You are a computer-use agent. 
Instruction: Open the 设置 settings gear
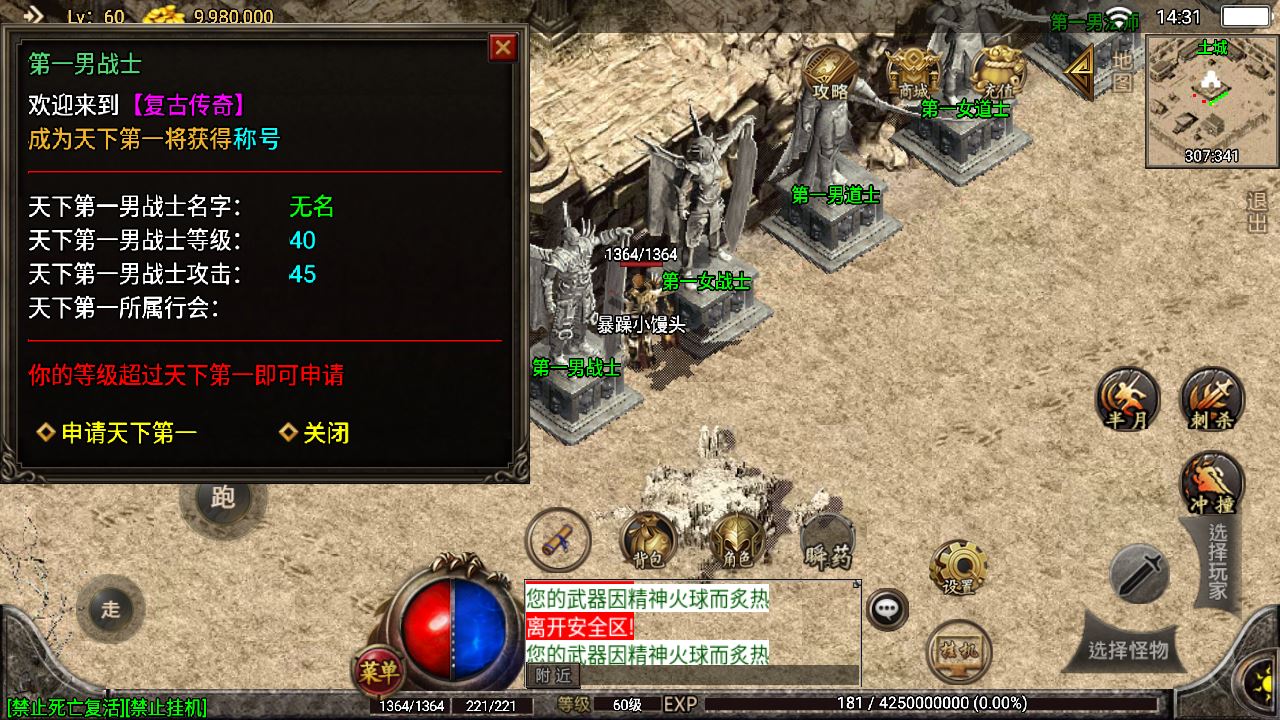point(959,568)
